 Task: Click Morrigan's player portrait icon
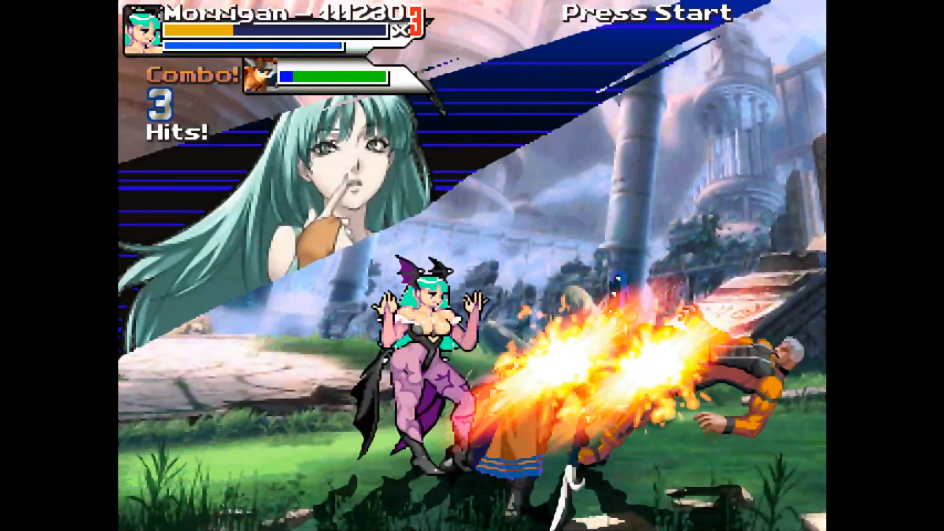coord(142,30)
